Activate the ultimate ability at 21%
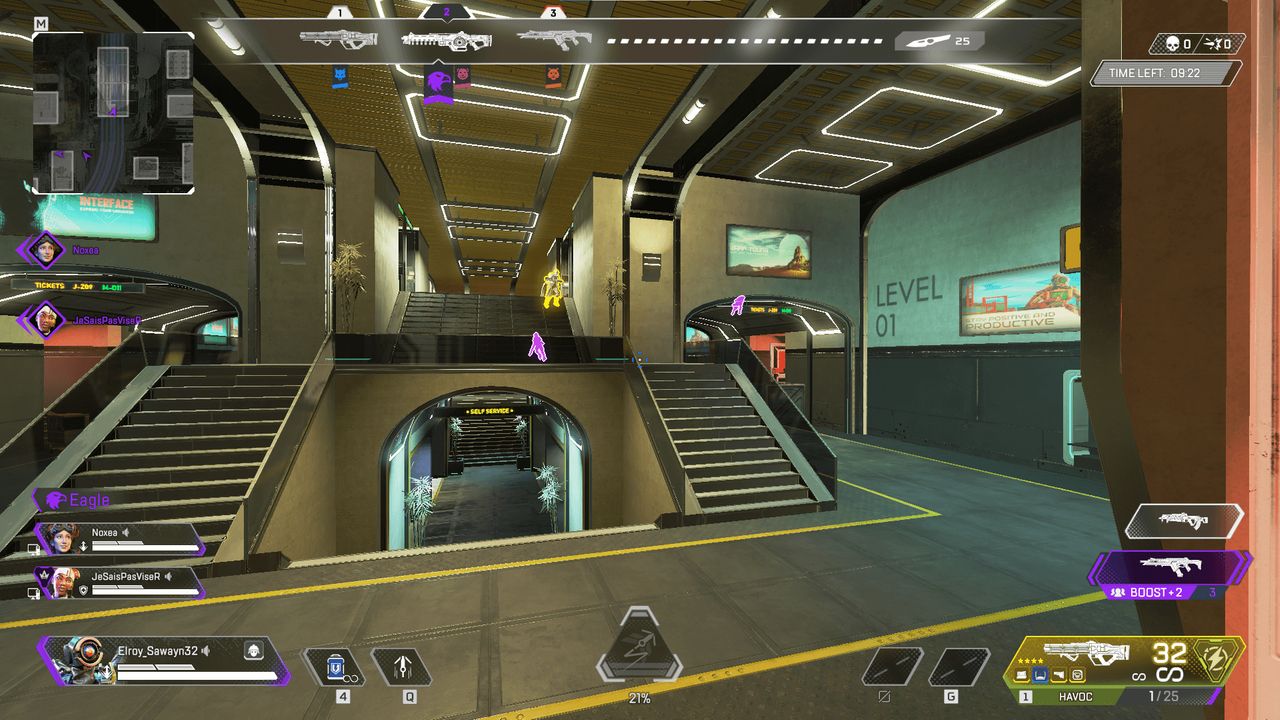Viewport: 1280px width, 720px height. tap(639, 648)
